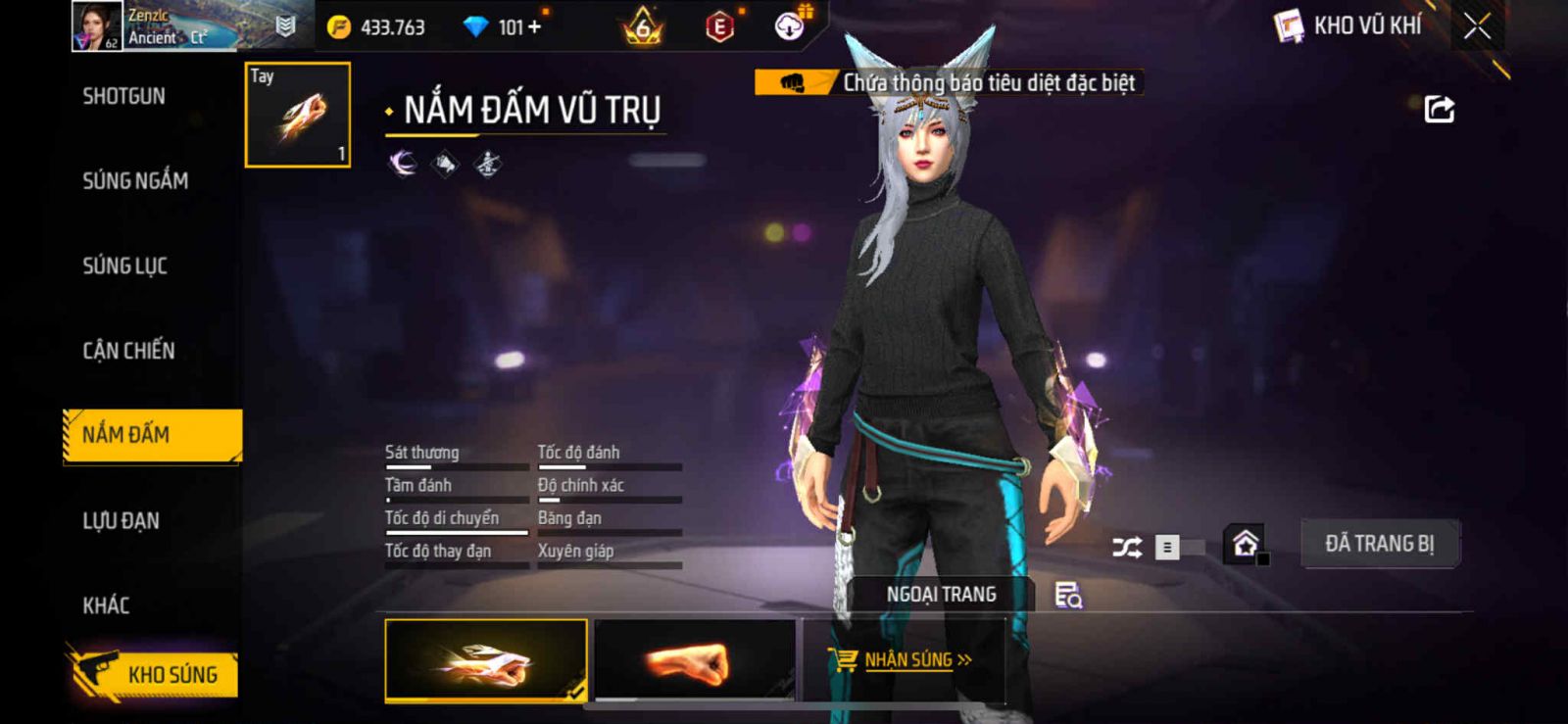
Task: Open the Ngoại Trang tab
Action: (x=941, y=595)
